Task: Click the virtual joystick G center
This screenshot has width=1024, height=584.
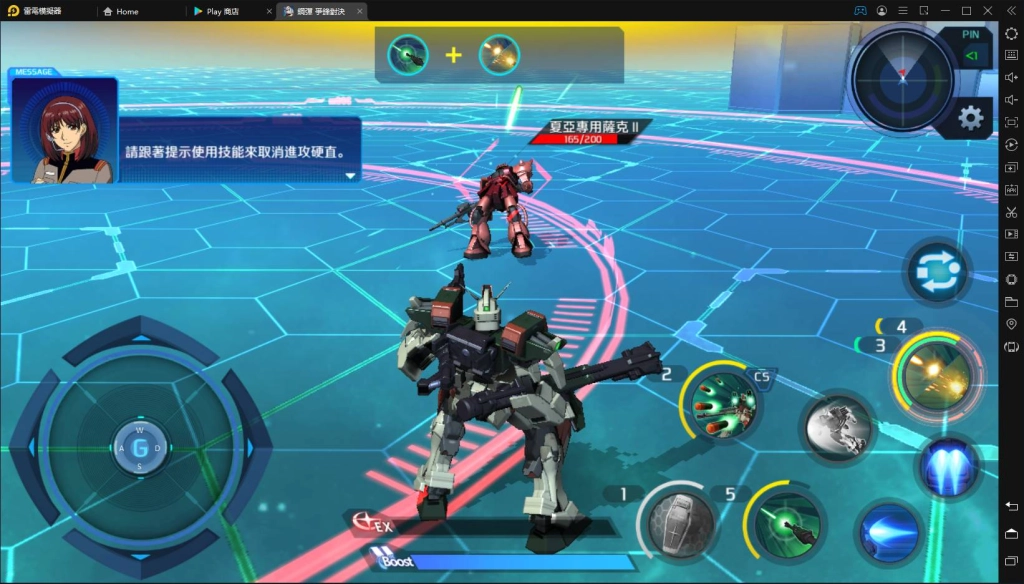Action: (139, 448)
